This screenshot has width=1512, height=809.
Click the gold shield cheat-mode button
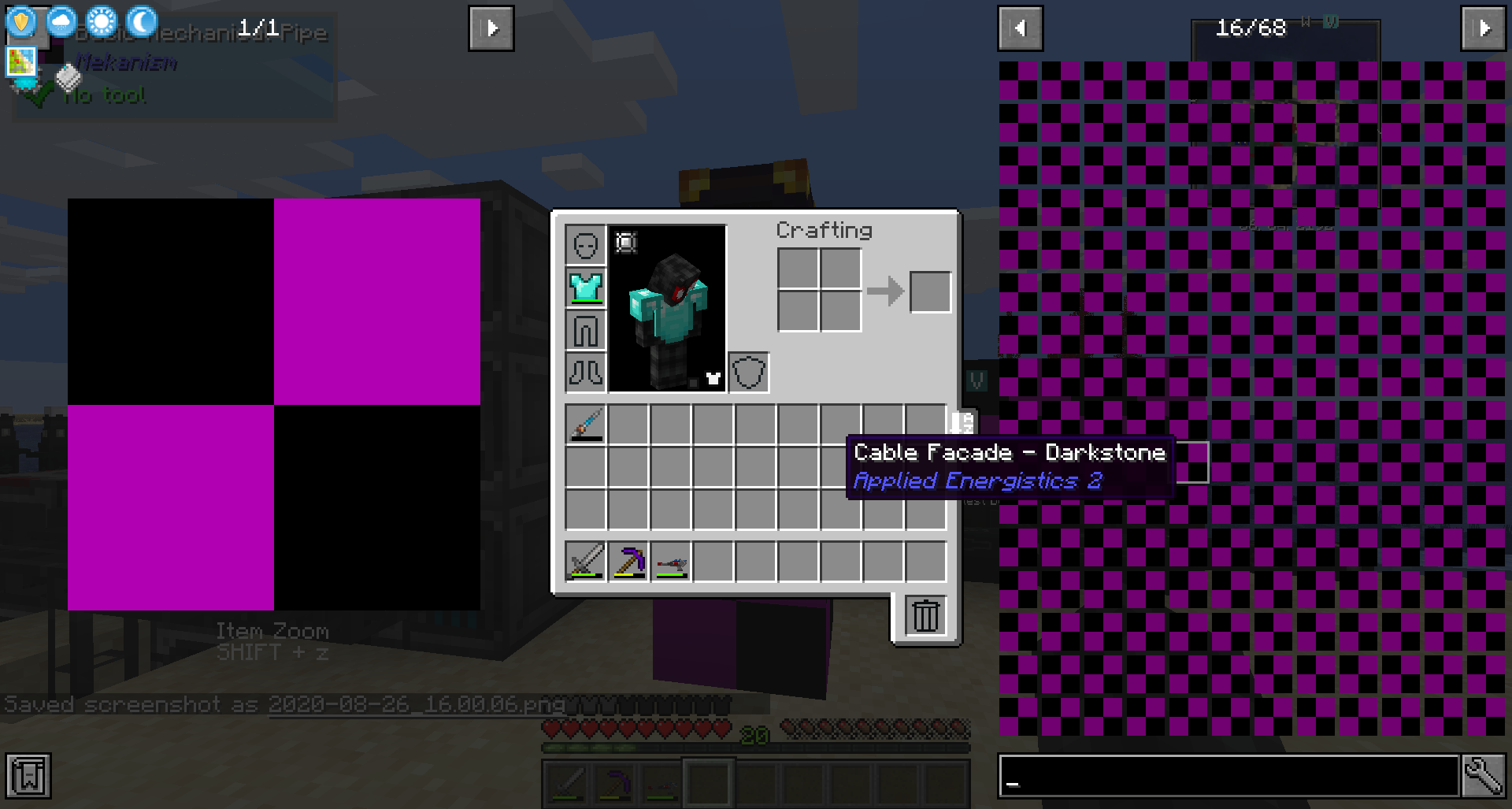(x=21, y=21)
